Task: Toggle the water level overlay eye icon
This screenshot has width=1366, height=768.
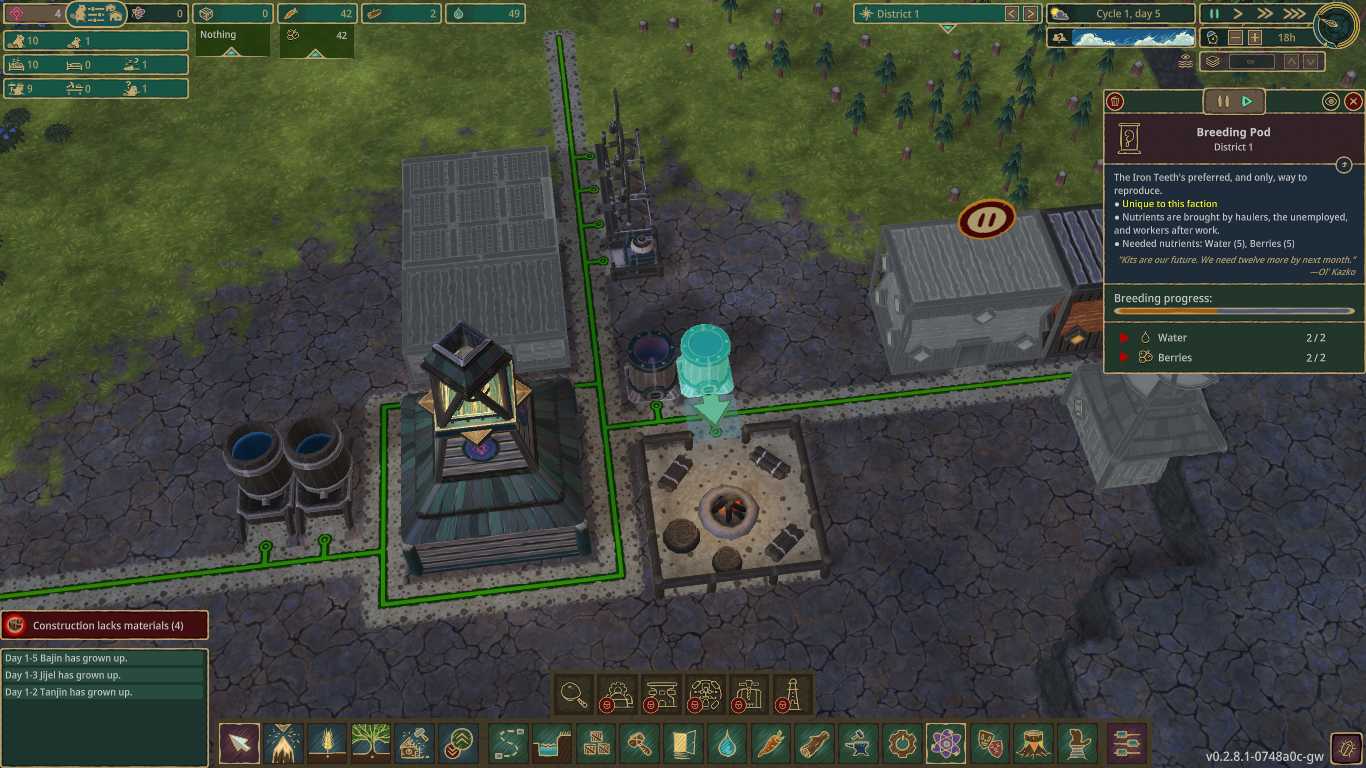Action: click(1186, 61)
